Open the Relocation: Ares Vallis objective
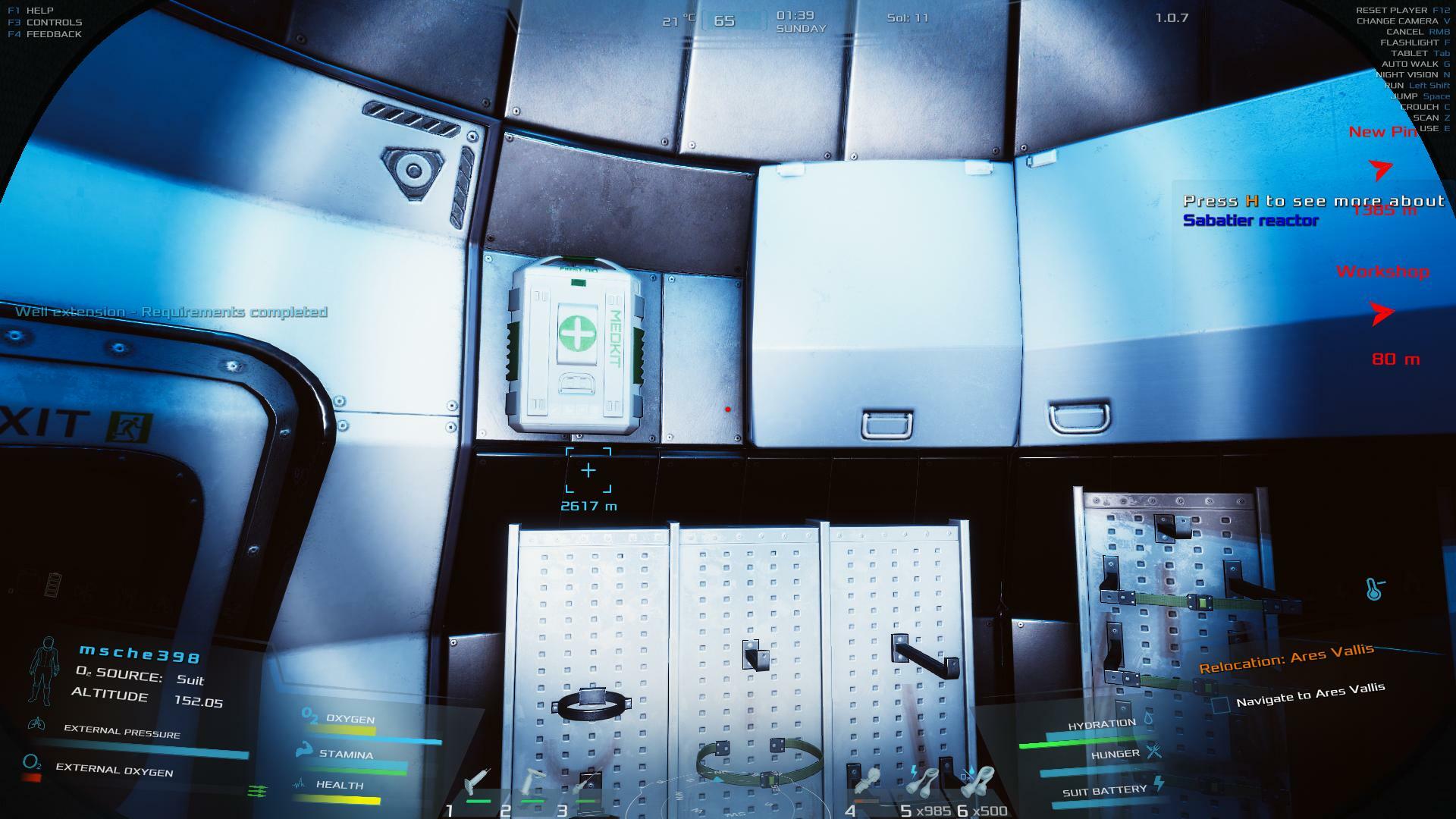The height and width of the screenshot is (819, 1456). (1285, 658)
